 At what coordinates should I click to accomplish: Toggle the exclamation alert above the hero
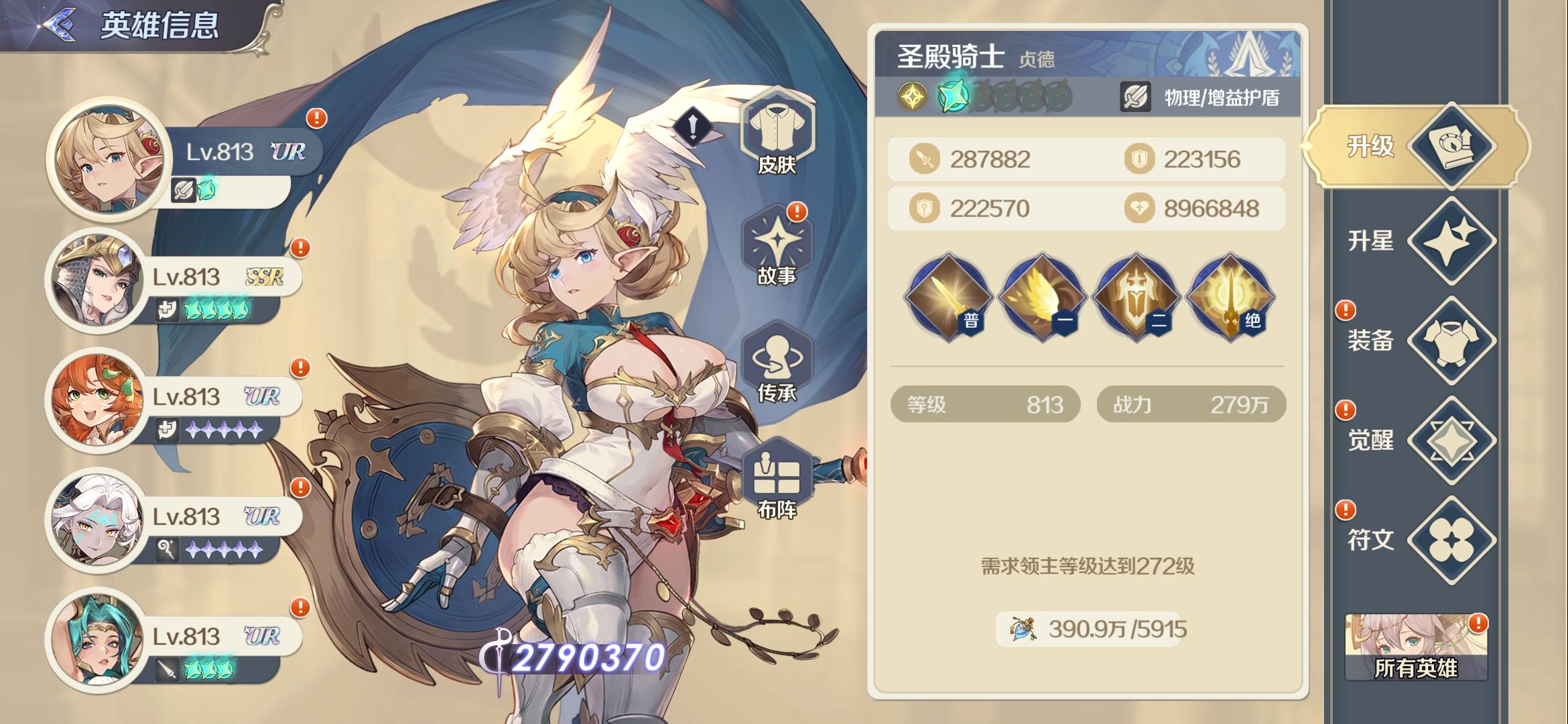(x=694, y=127)
